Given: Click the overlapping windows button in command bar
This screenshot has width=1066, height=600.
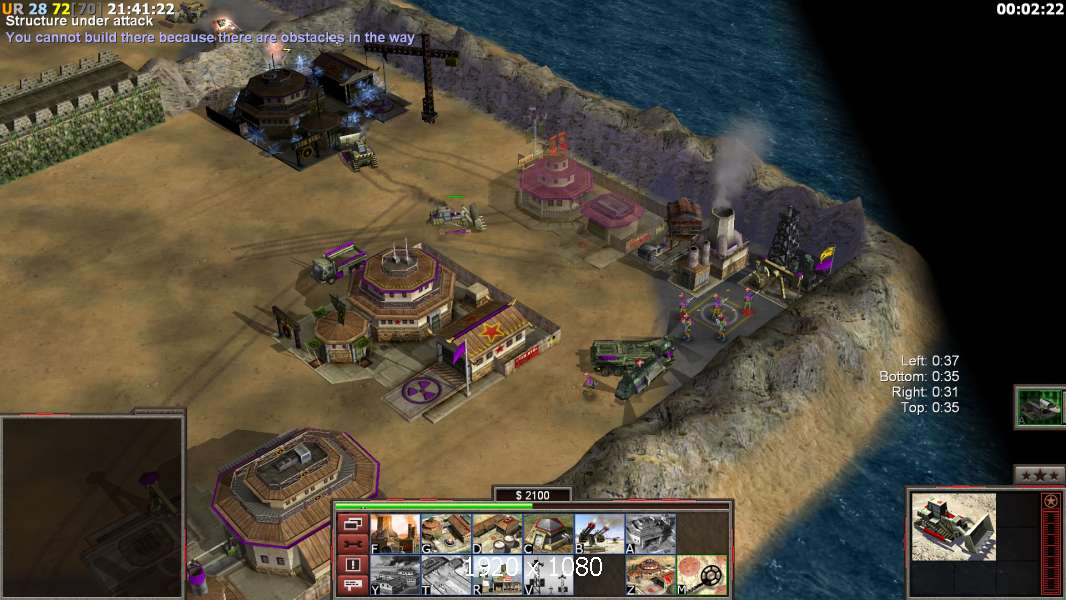Looking at the screenshot, I should [352, 523].
